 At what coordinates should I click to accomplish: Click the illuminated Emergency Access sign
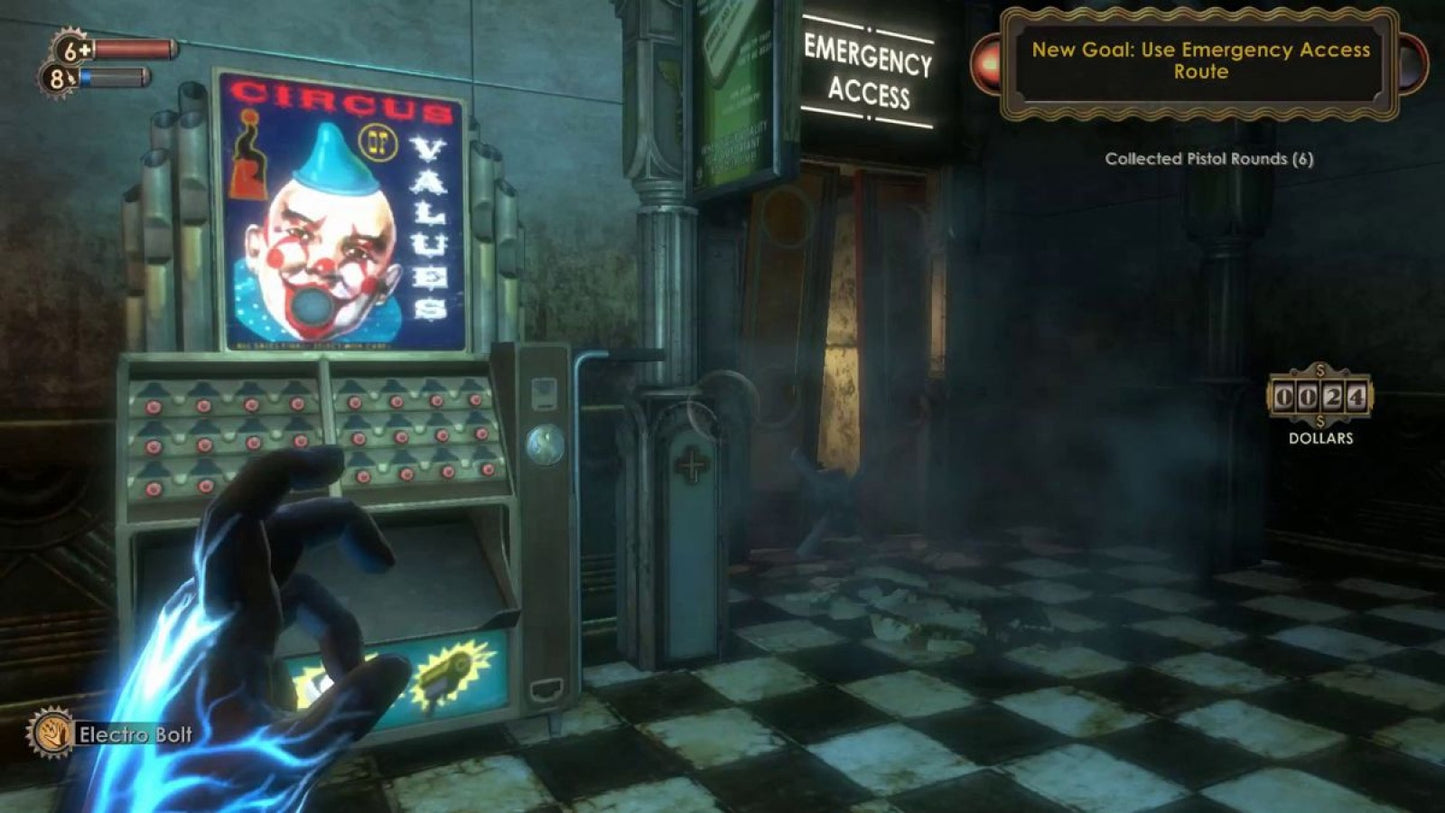click(866, 73)
